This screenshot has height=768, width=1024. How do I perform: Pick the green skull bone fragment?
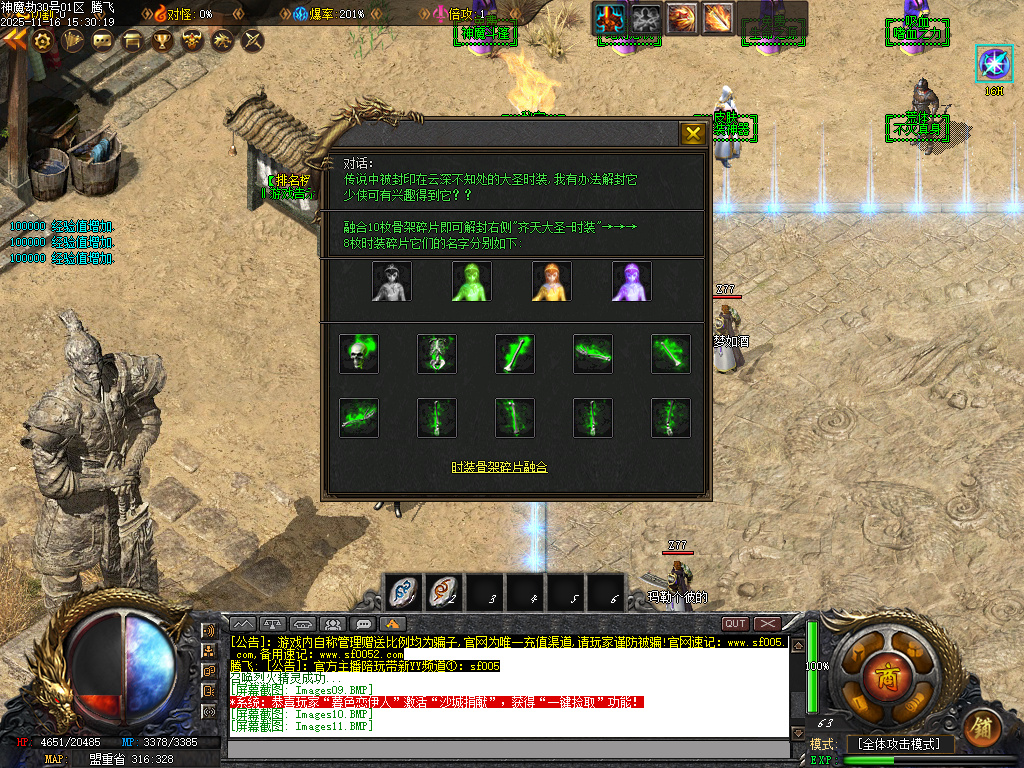tap(359, 354)
